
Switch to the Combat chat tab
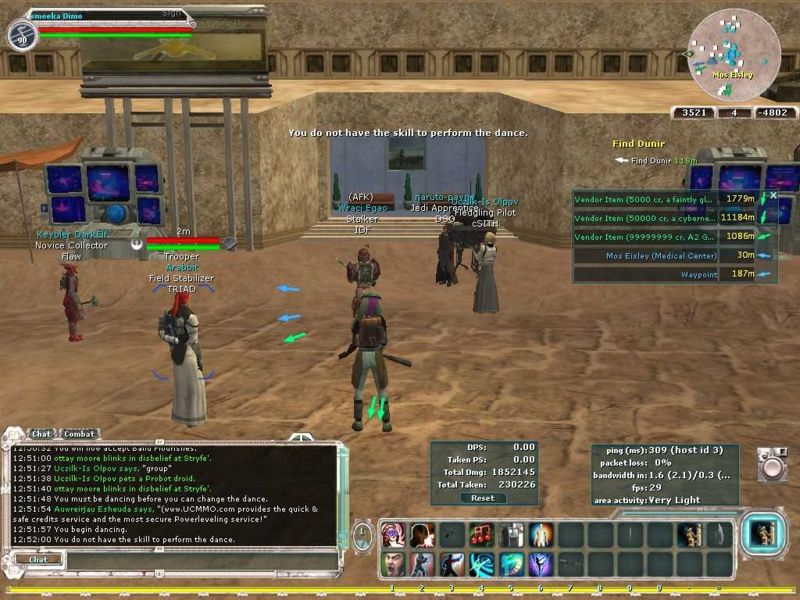point(80,434)
